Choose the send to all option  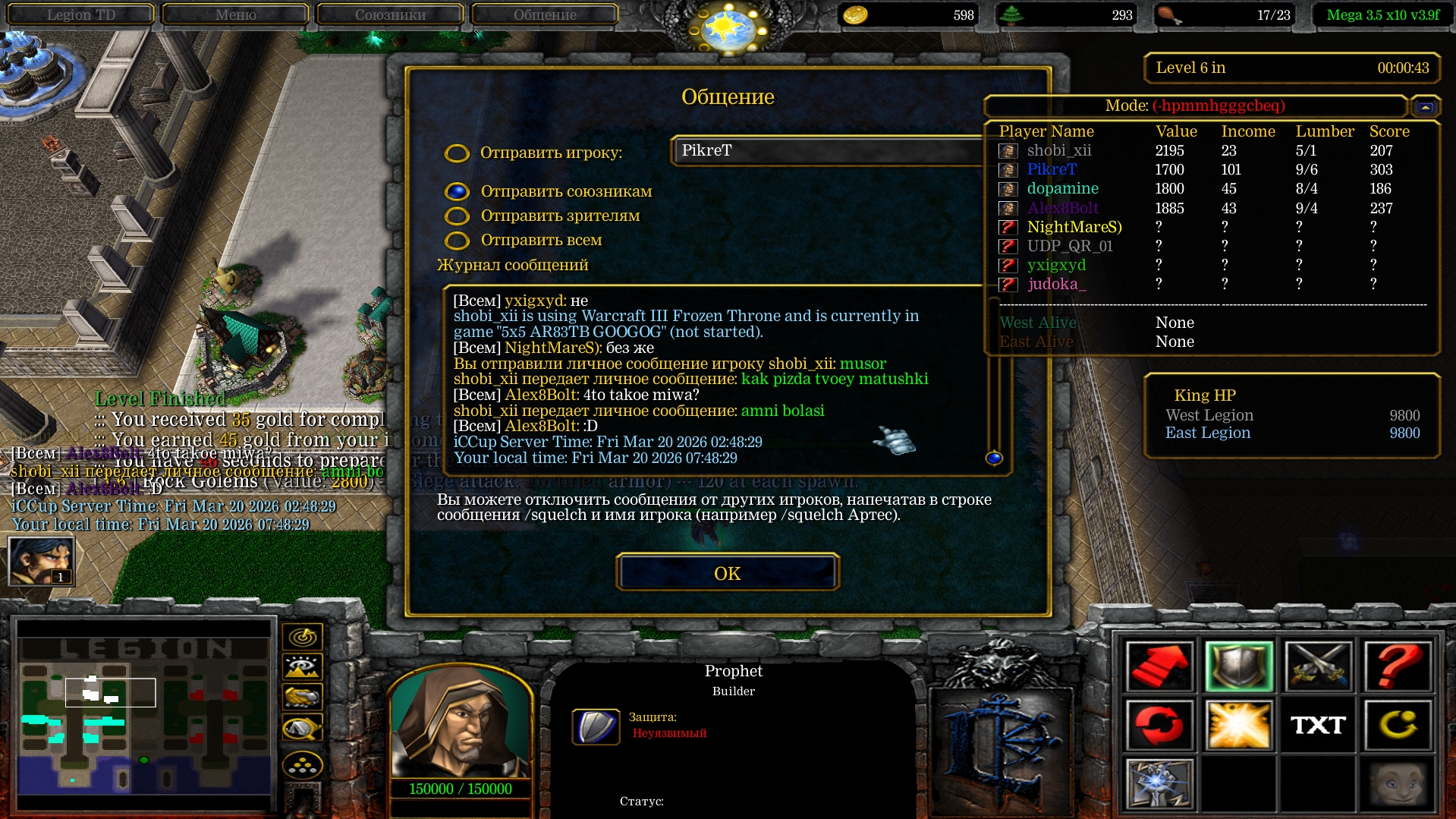click(x=457, y=241)
